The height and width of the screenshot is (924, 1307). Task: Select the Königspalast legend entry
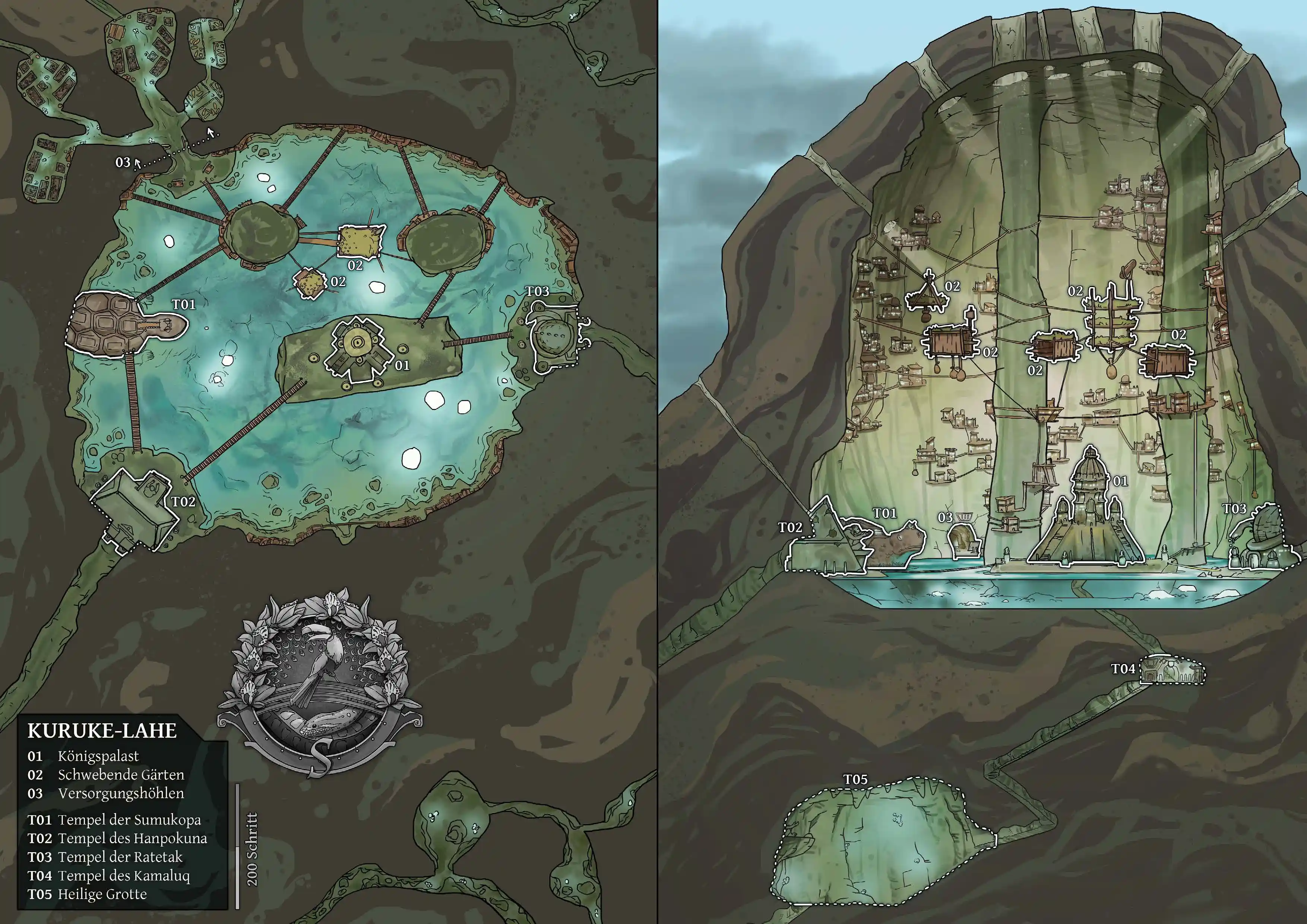click(98, 756)
